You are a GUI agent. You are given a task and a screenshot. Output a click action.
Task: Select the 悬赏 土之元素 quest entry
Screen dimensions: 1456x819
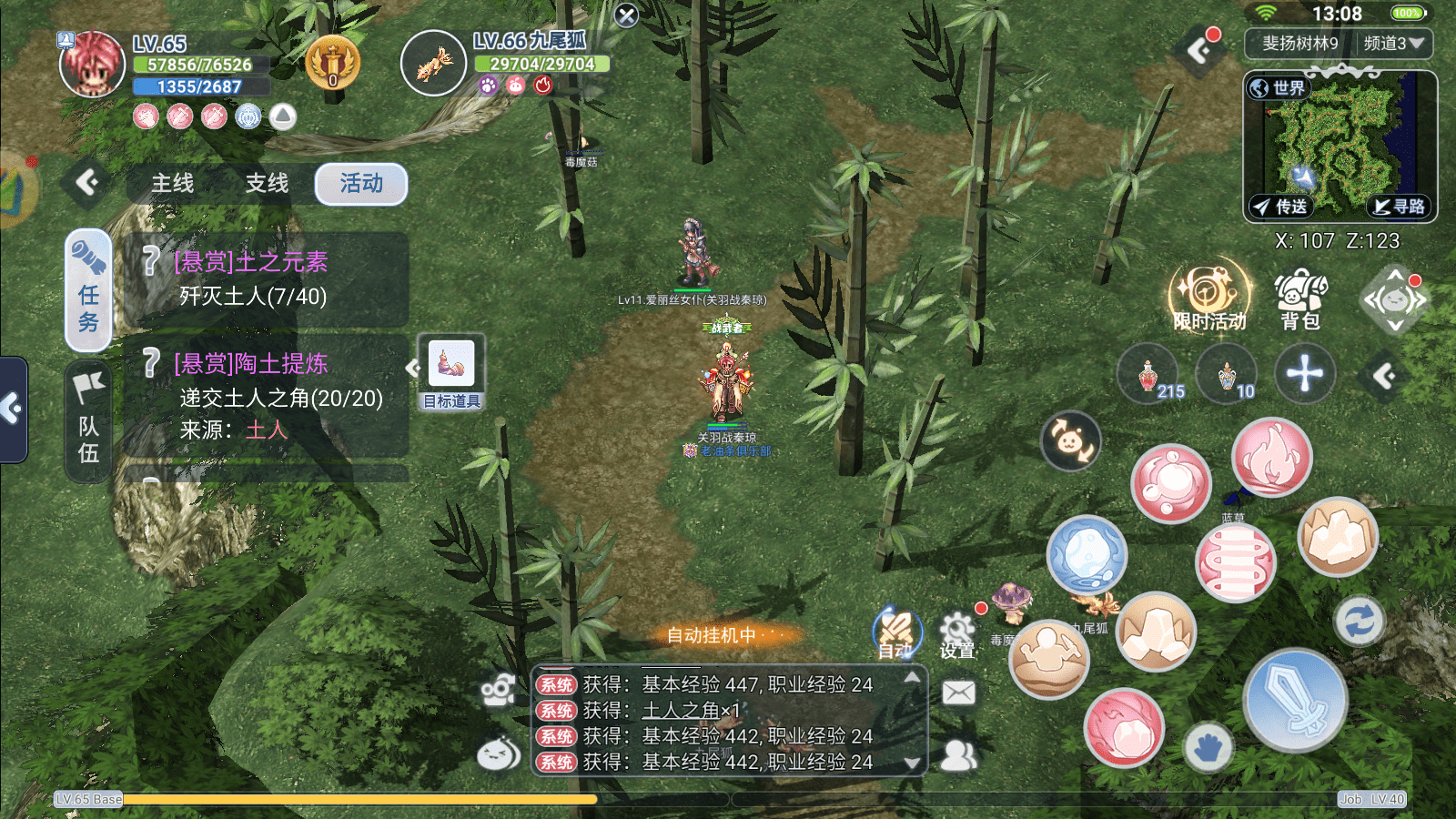[266, 279]
